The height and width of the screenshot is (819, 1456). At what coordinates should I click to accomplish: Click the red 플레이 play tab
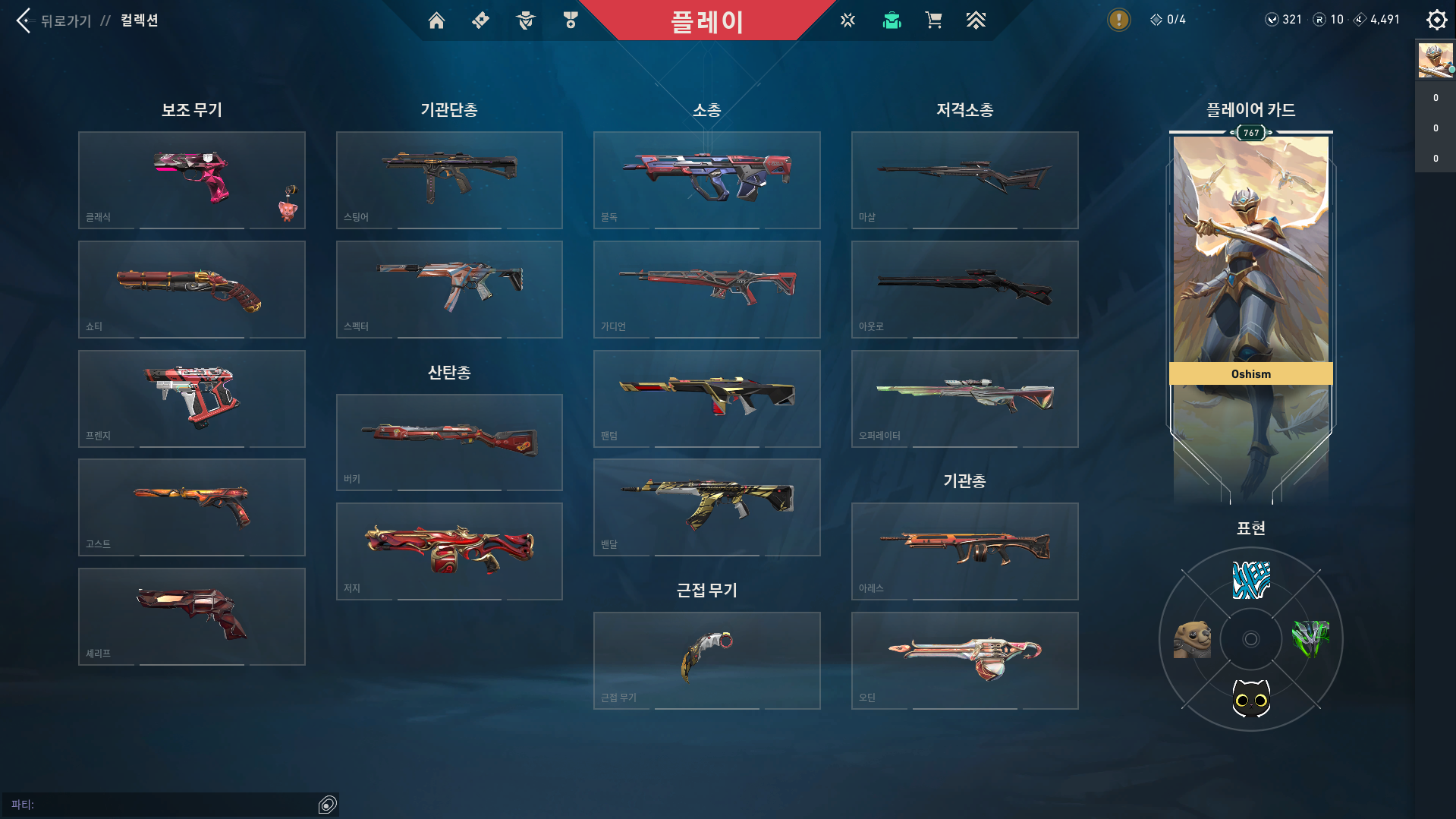706,21
